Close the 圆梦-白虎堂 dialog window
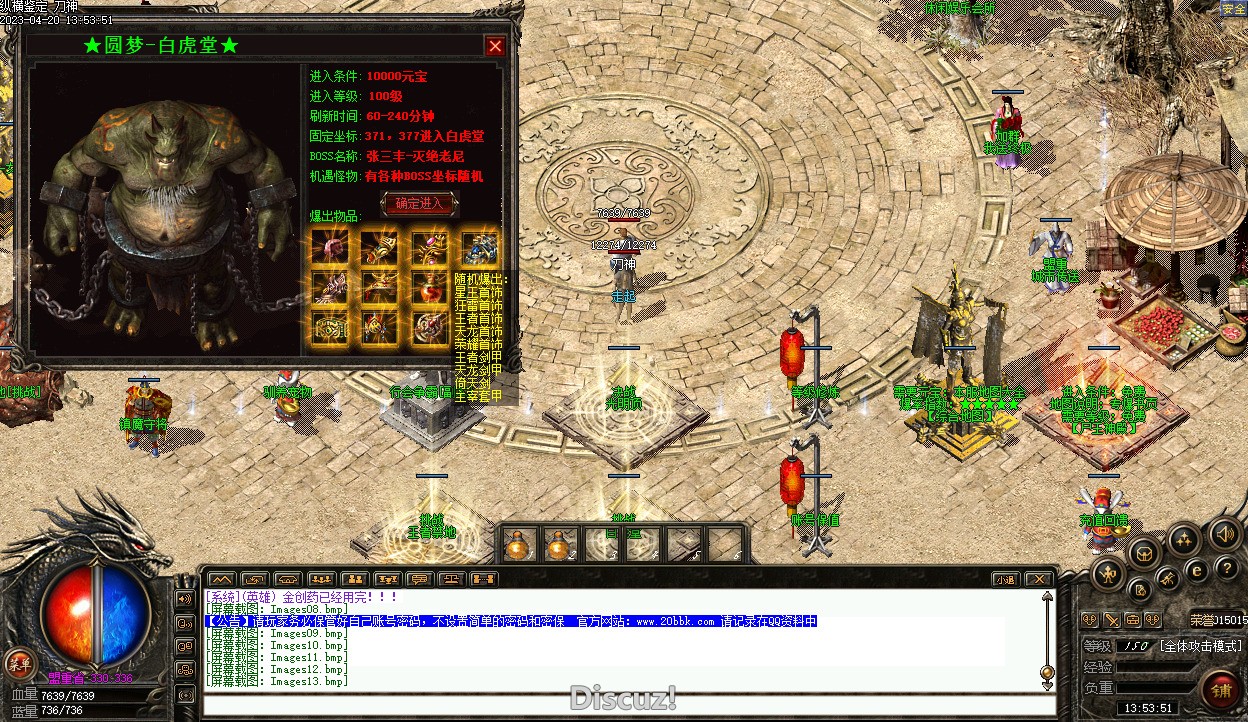Screen dimensions: 1248x722 click(x=495, y=46)
